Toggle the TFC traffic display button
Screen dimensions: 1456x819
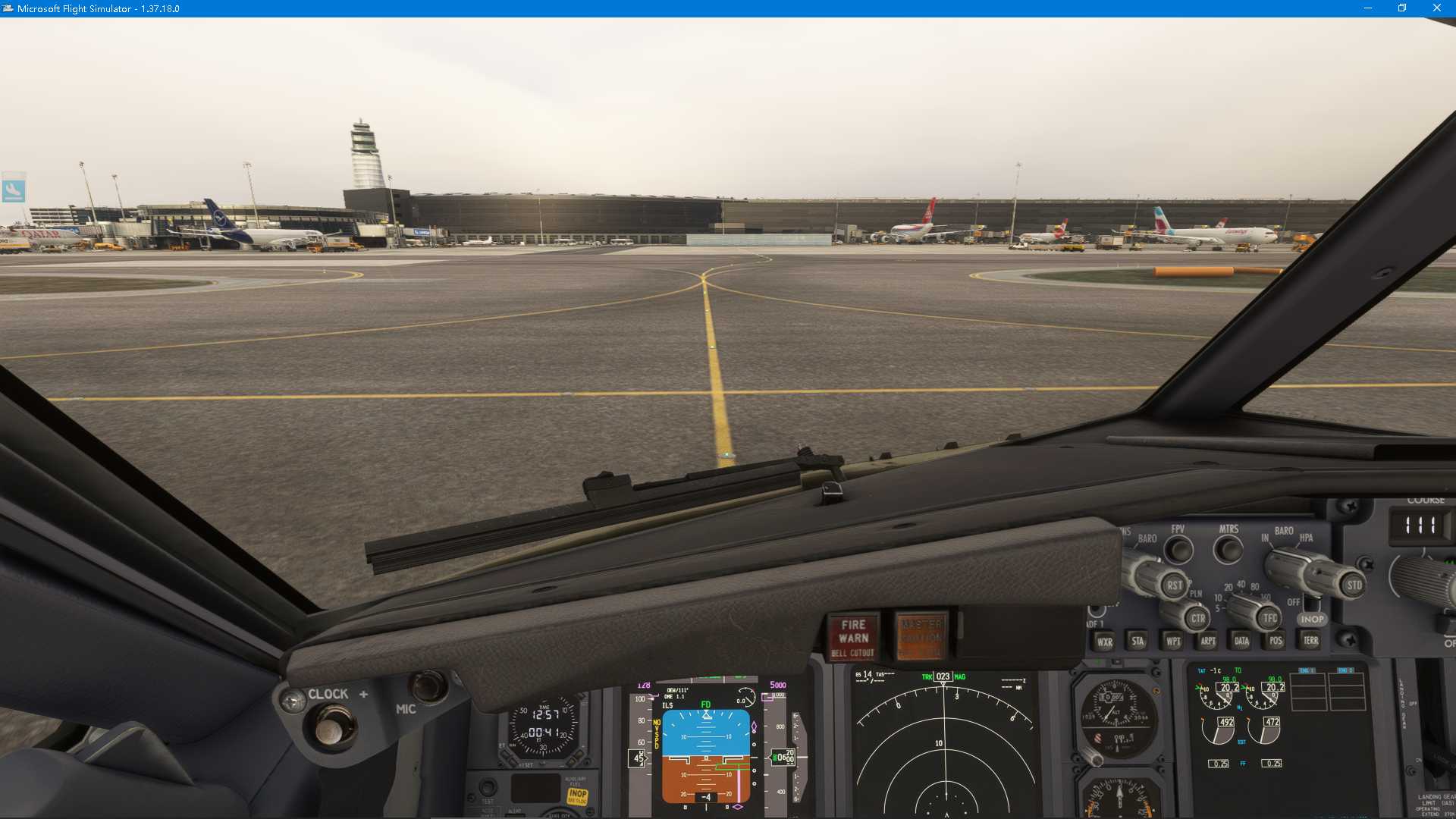[1269, 617]
